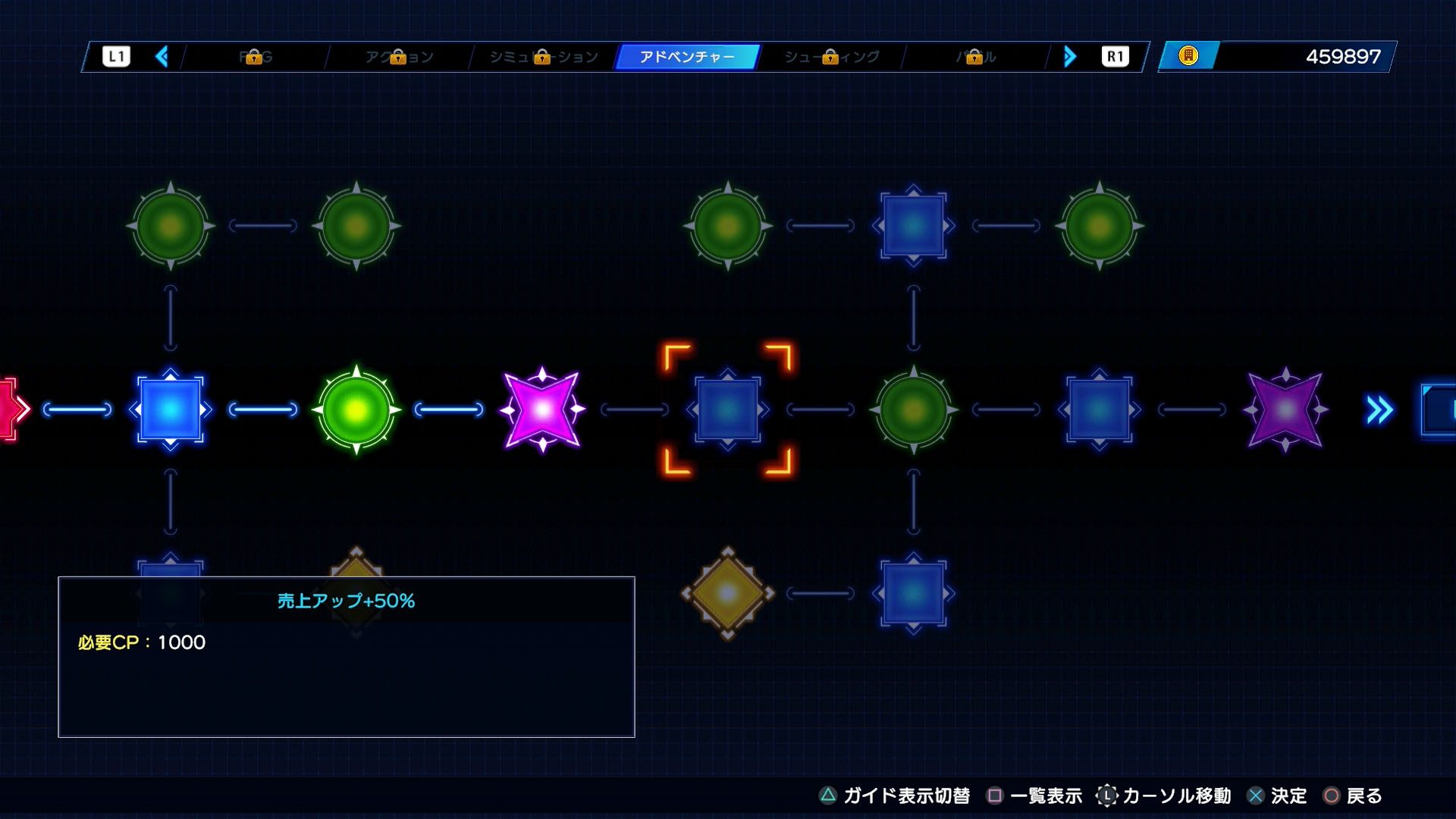Viewport: 1456px width, 819px height.
Task: Choose the fully visible yellow diamond node
Action: coord(727,593)
